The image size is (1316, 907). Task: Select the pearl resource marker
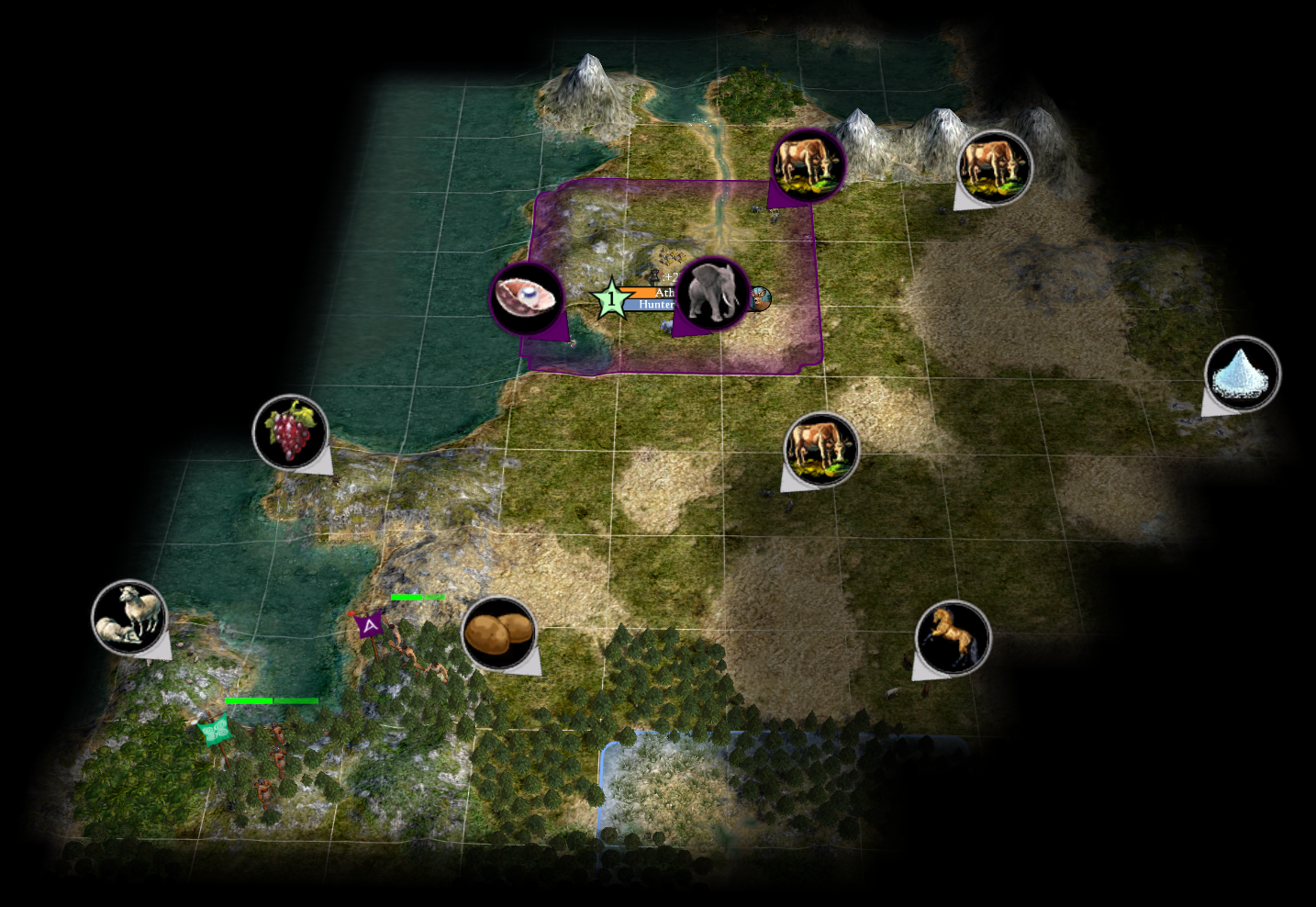[x=527, y=297]
